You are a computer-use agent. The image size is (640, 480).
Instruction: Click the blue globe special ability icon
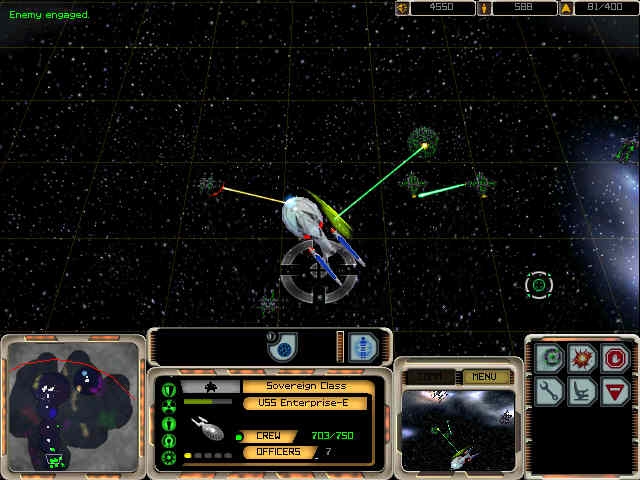click(283, 348)
